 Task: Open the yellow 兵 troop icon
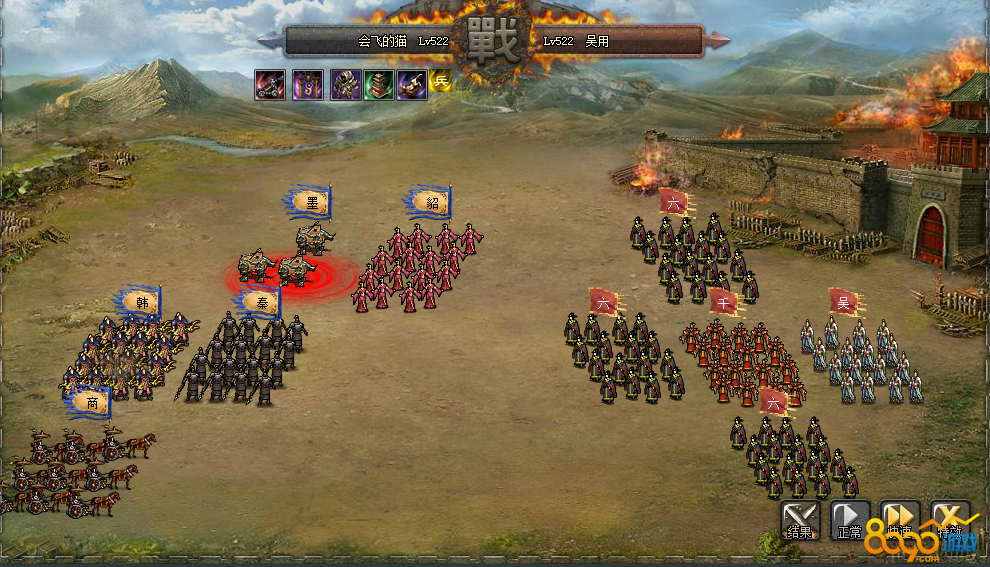441,82
